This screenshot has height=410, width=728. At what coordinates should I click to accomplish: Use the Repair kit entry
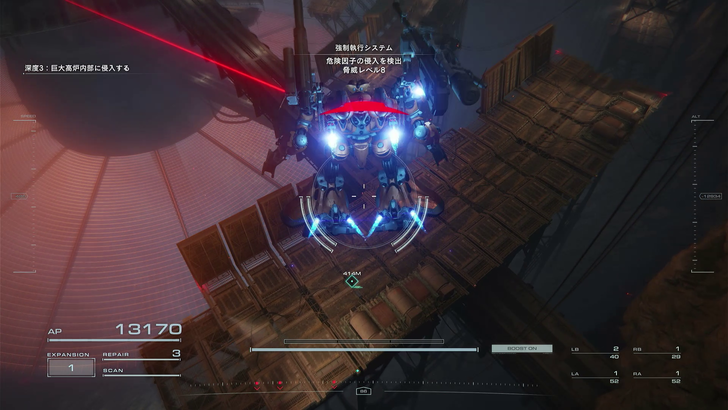coord(141,353)
